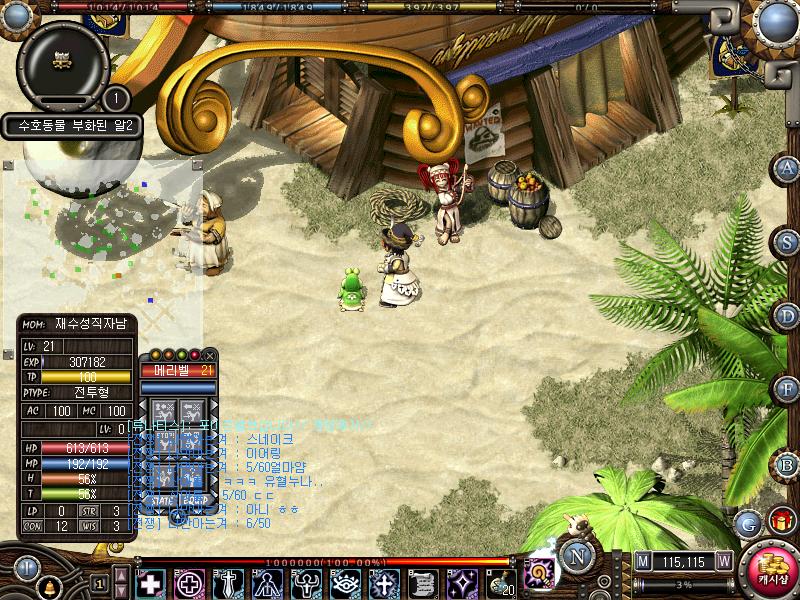Use the white cross skill in hotbar
This screenshot has width=800, height=600.
coord(150,583)
